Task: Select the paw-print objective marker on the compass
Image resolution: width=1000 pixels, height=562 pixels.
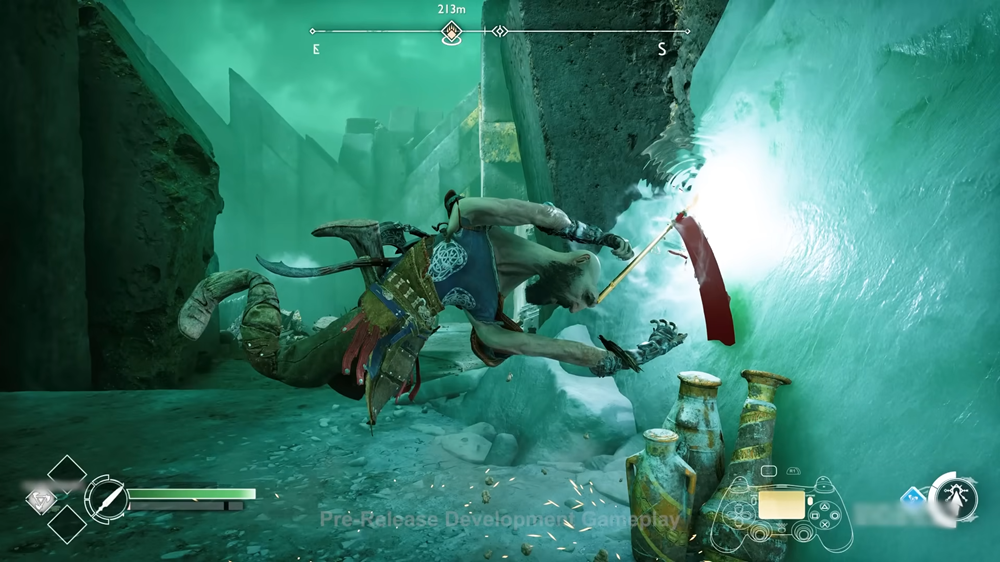Action: (452, 31)
